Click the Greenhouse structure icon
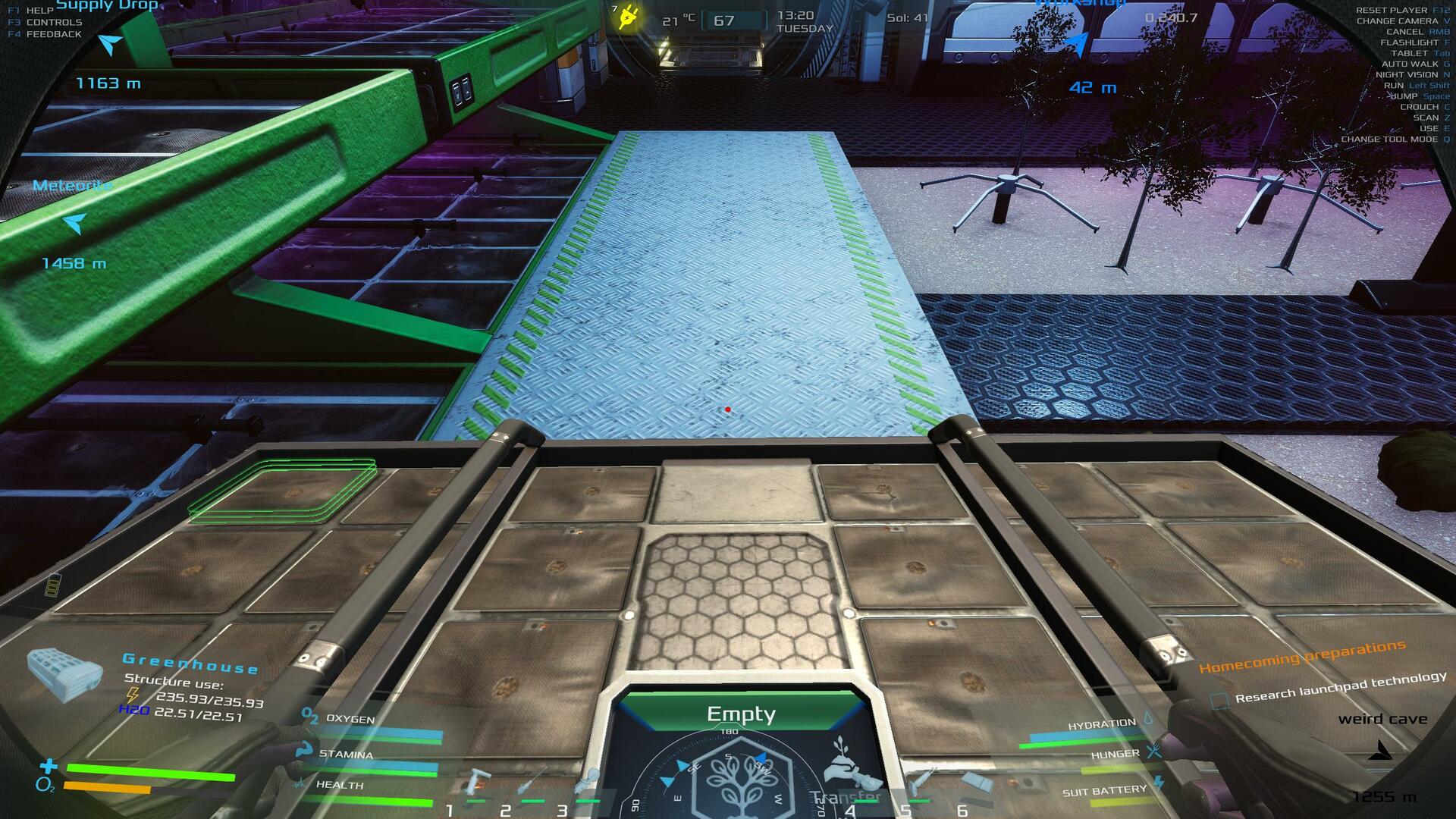 pyautogui.click(x=64, y=673)
